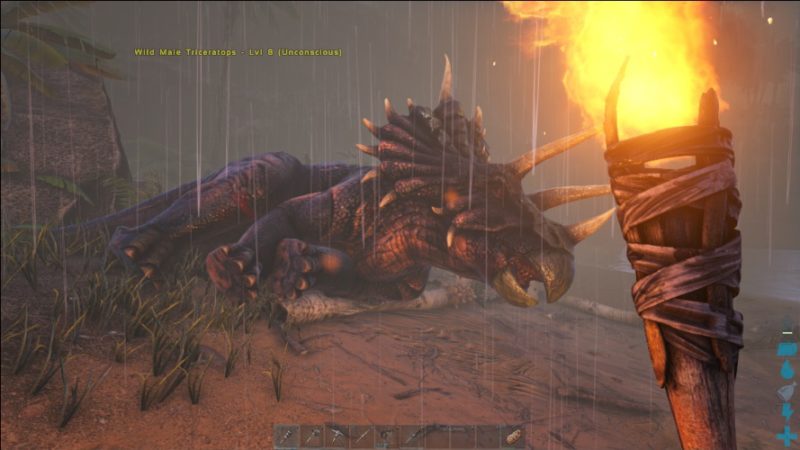
Task: Equip the stone hatchet from the hotbar
Action: click(312, 436)
